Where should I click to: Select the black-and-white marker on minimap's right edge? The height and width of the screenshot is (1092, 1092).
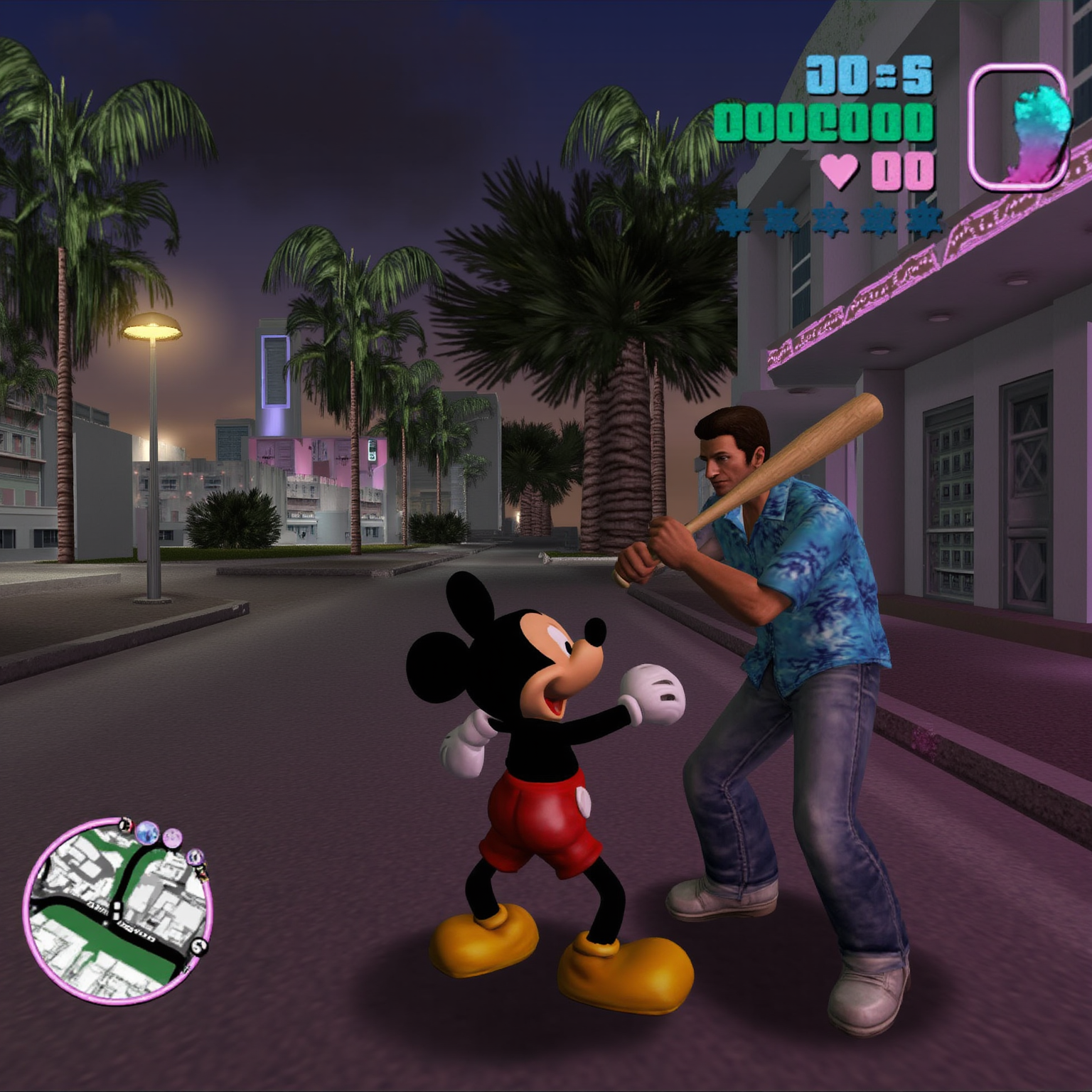pyautogui.click(x=200, y=946)
